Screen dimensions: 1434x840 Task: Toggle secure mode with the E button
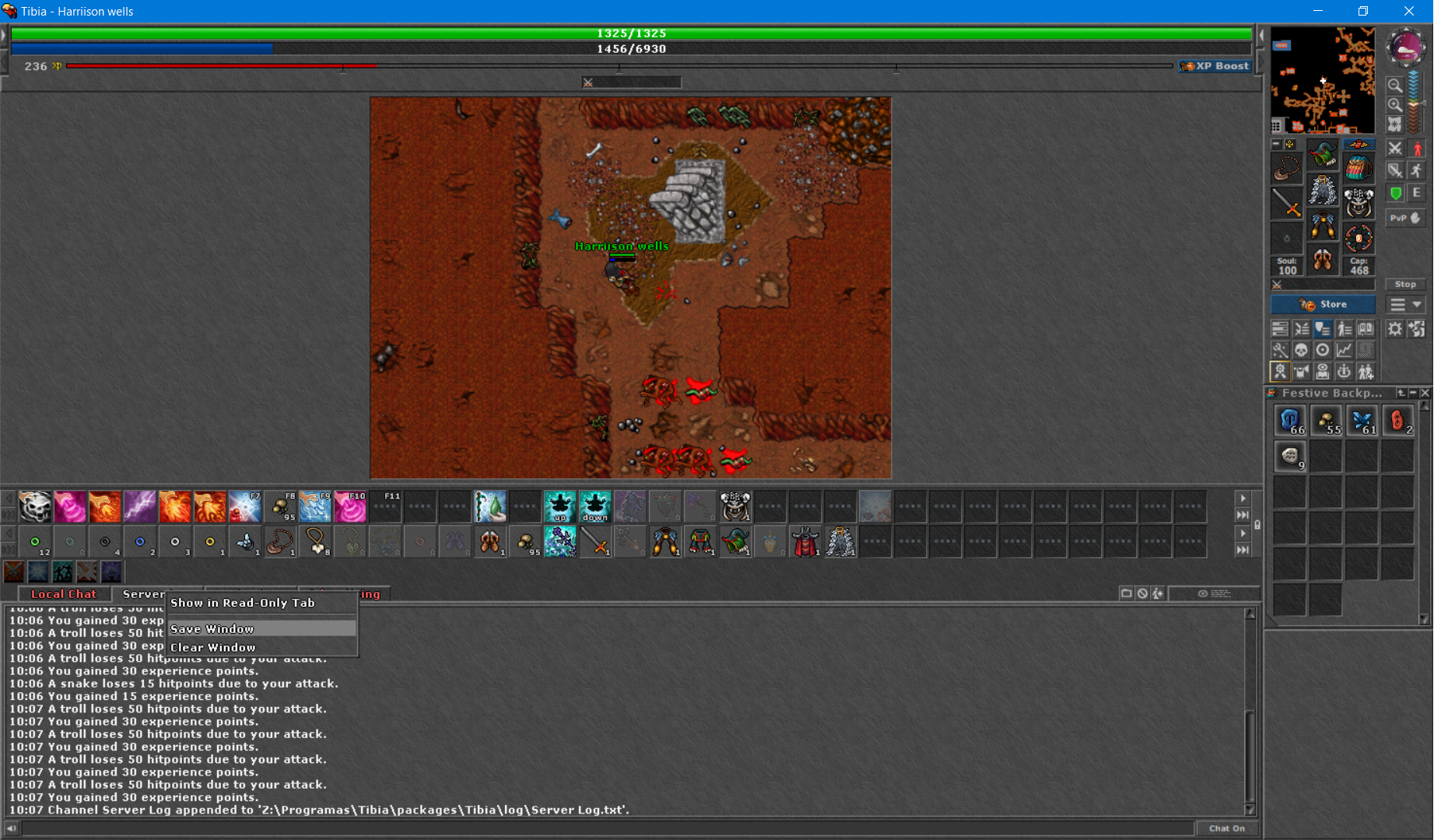pos(1418,193)
